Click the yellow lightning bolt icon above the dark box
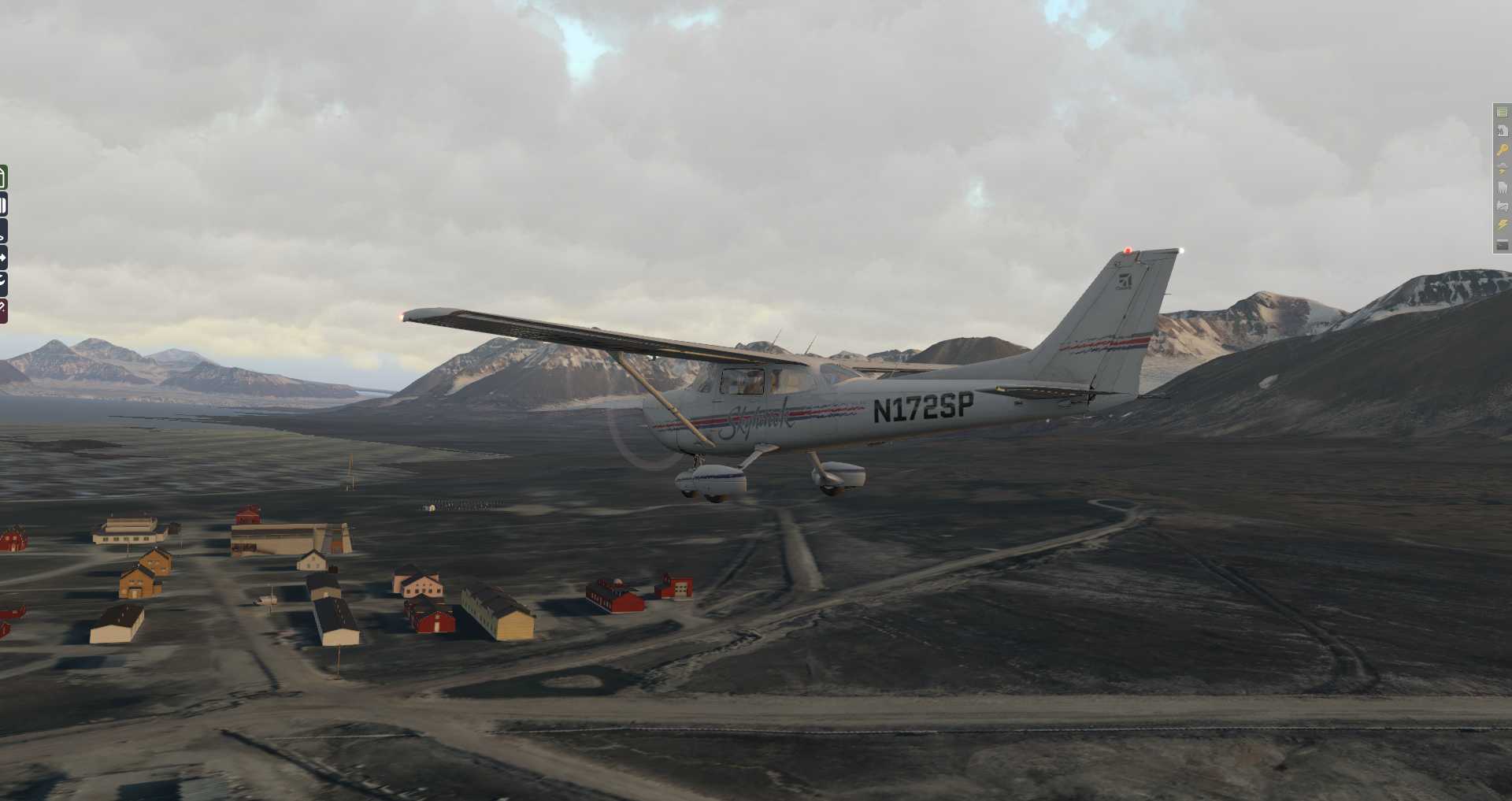 [x=1502, y=225]
